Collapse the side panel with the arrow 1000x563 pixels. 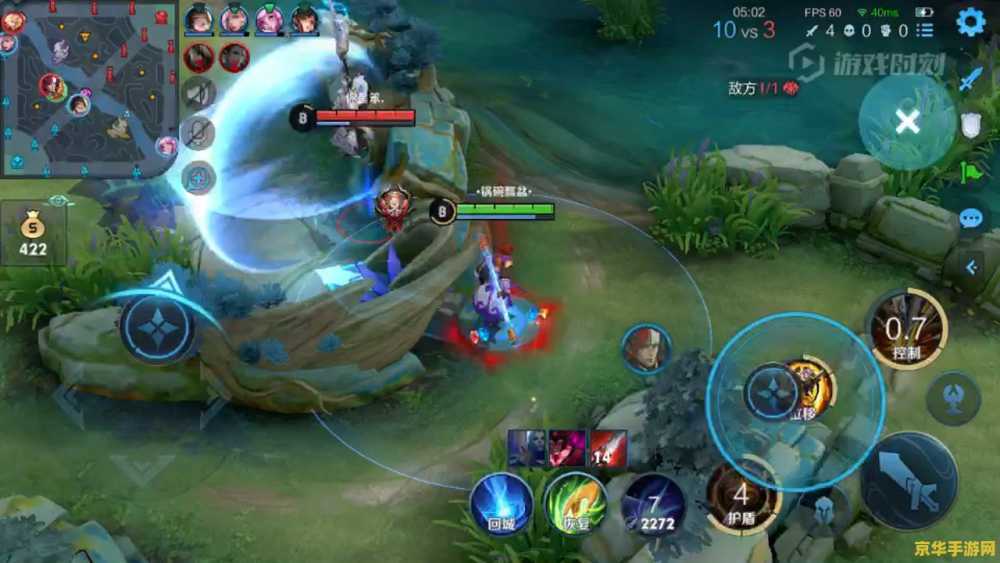pyautogui.click(x=970, y=266)
